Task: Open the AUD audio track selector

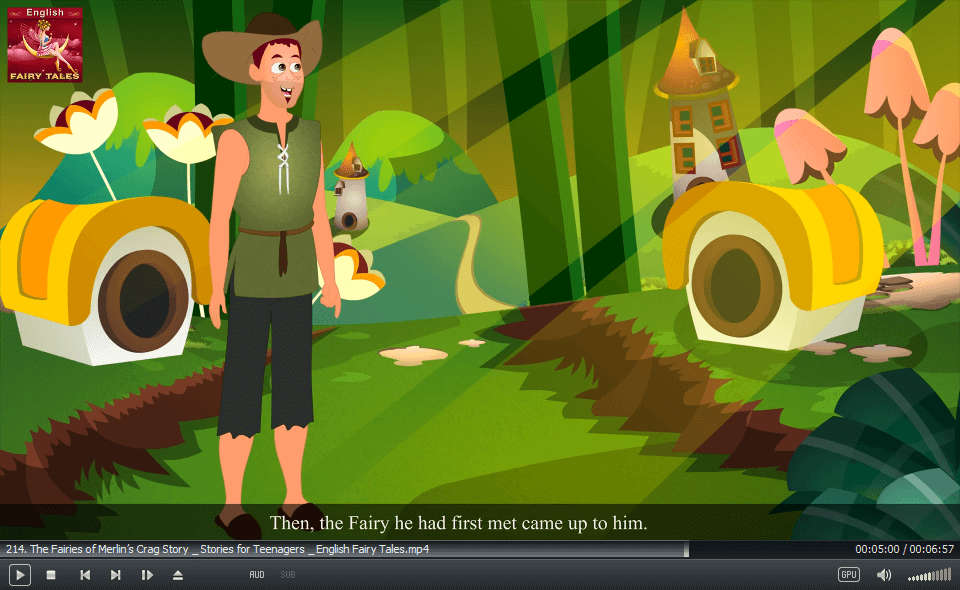Action: tap(257, 575)
